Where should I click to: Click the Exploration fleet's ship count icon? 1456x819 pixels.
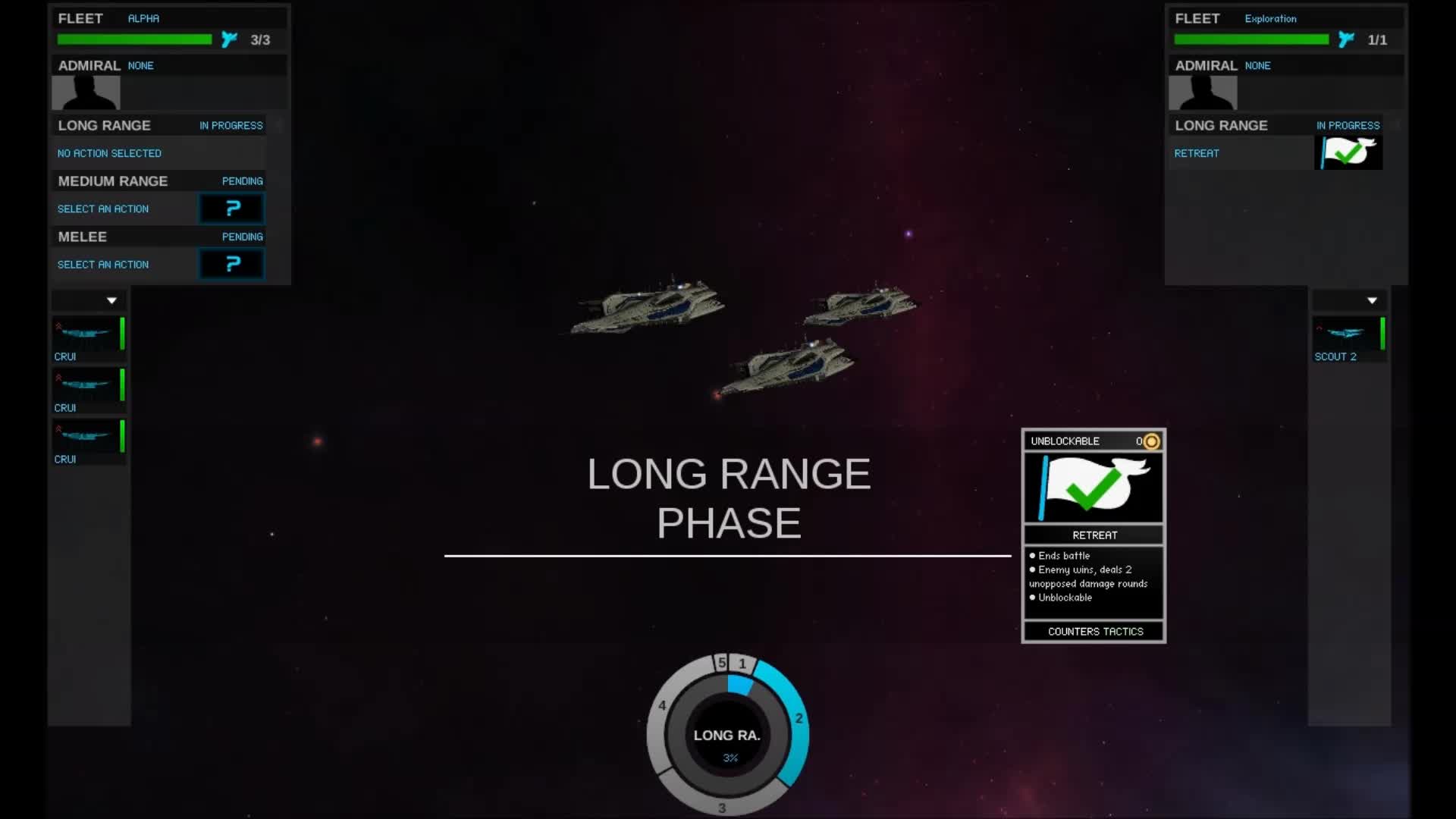pos(1347,39)
